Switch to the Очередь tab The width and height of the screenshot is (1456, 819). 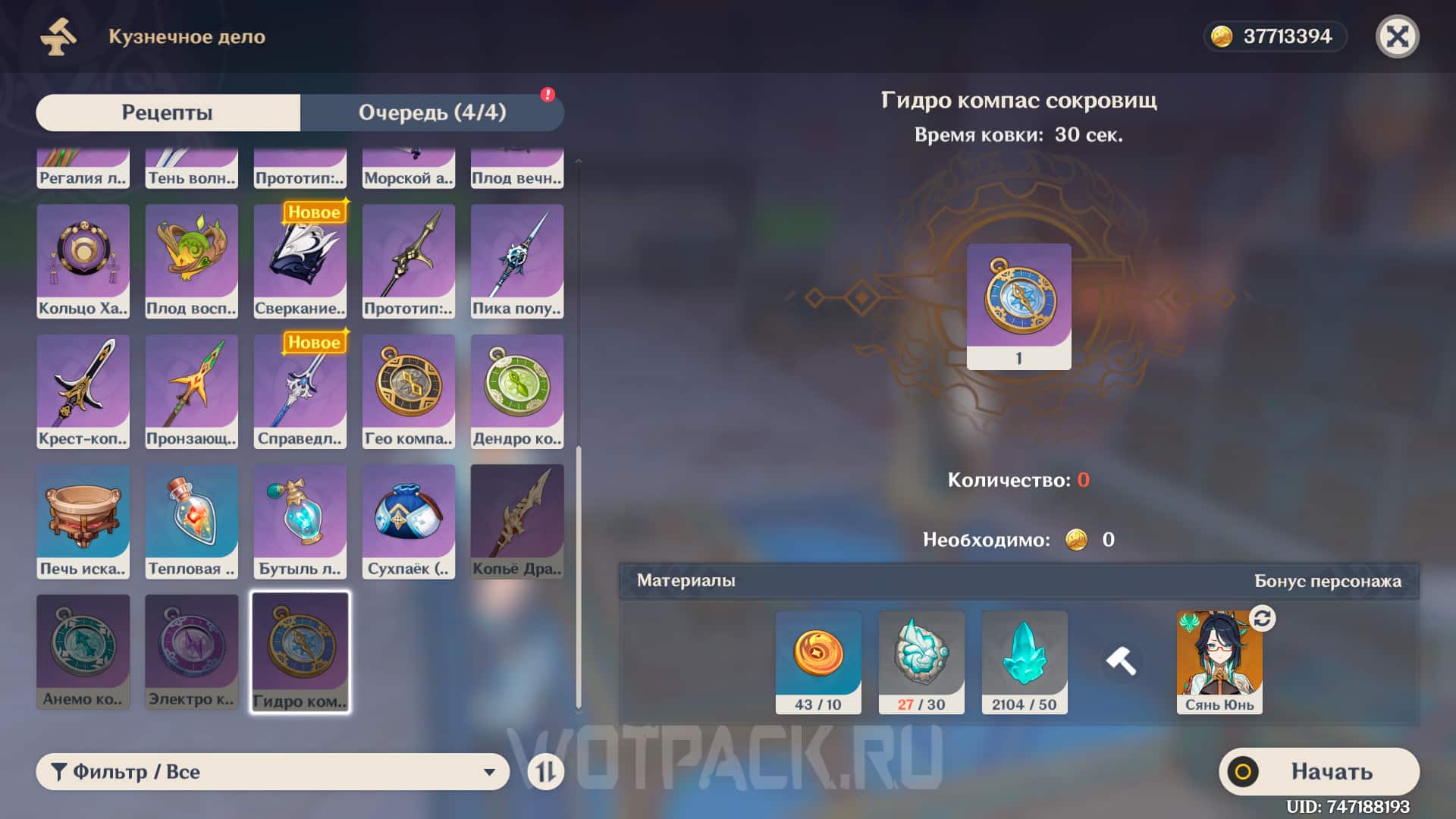click(x=433, y=111)
